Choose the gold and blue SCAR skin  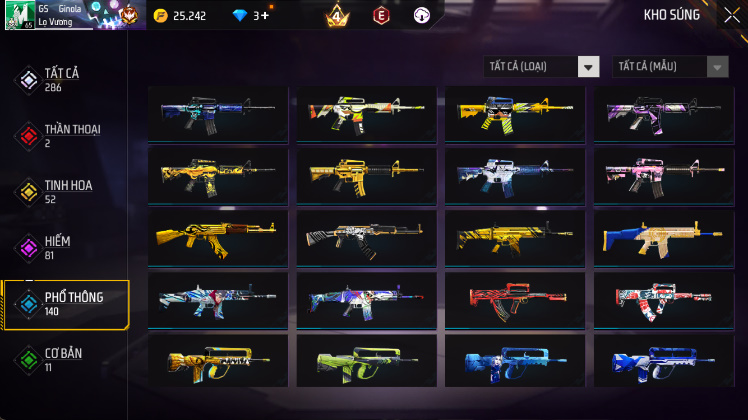pyautogui.click(x=664, y=237)
